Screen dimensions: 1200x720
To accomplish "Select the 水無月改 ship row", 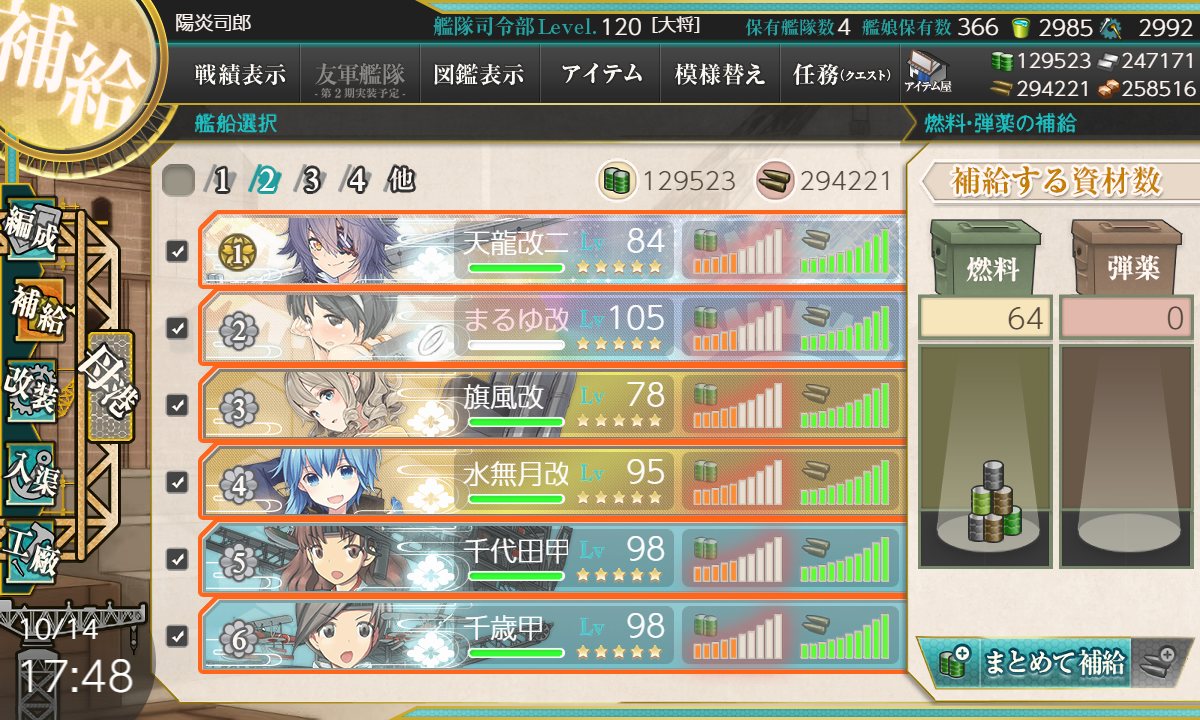I will point(550,481).
